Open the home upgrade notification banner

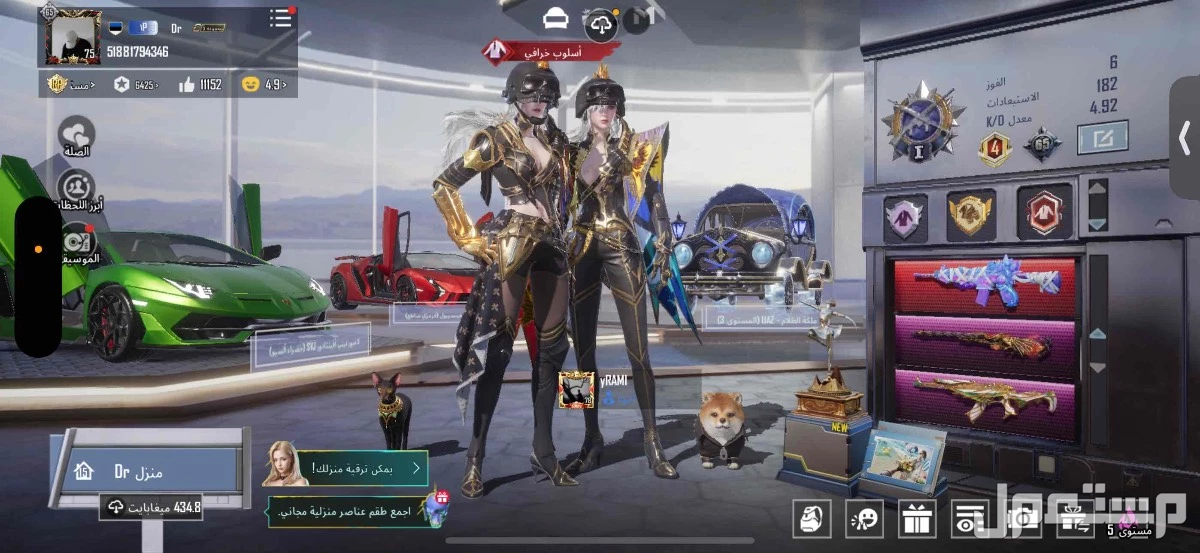(346, 467)
